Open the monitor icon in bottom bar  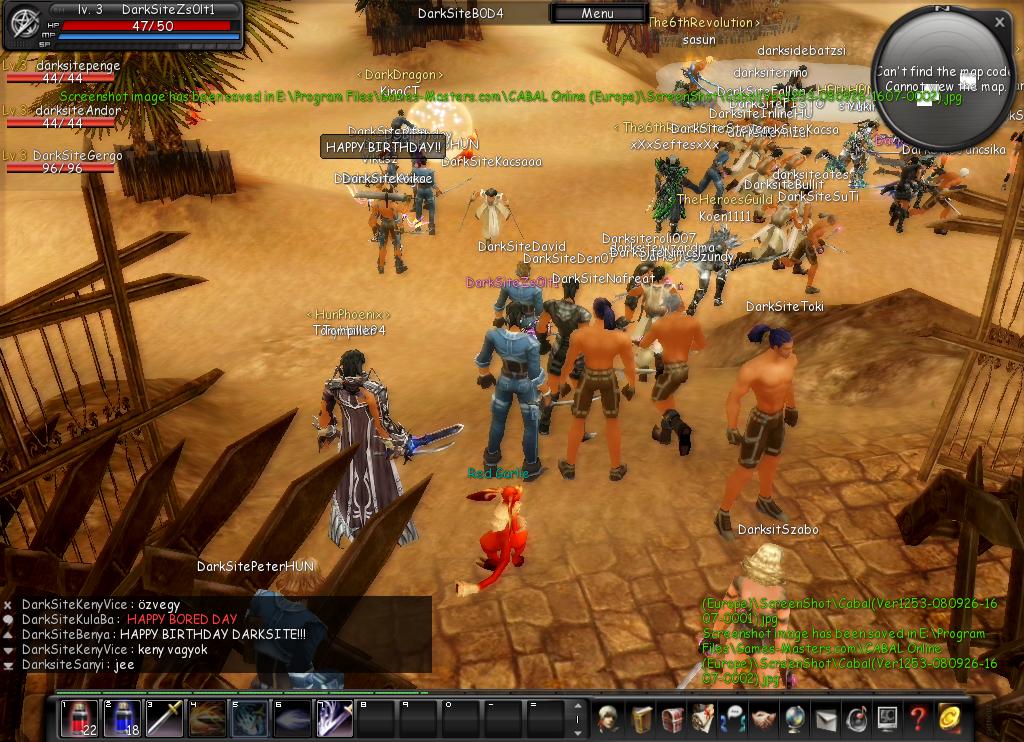click(887, 718)
